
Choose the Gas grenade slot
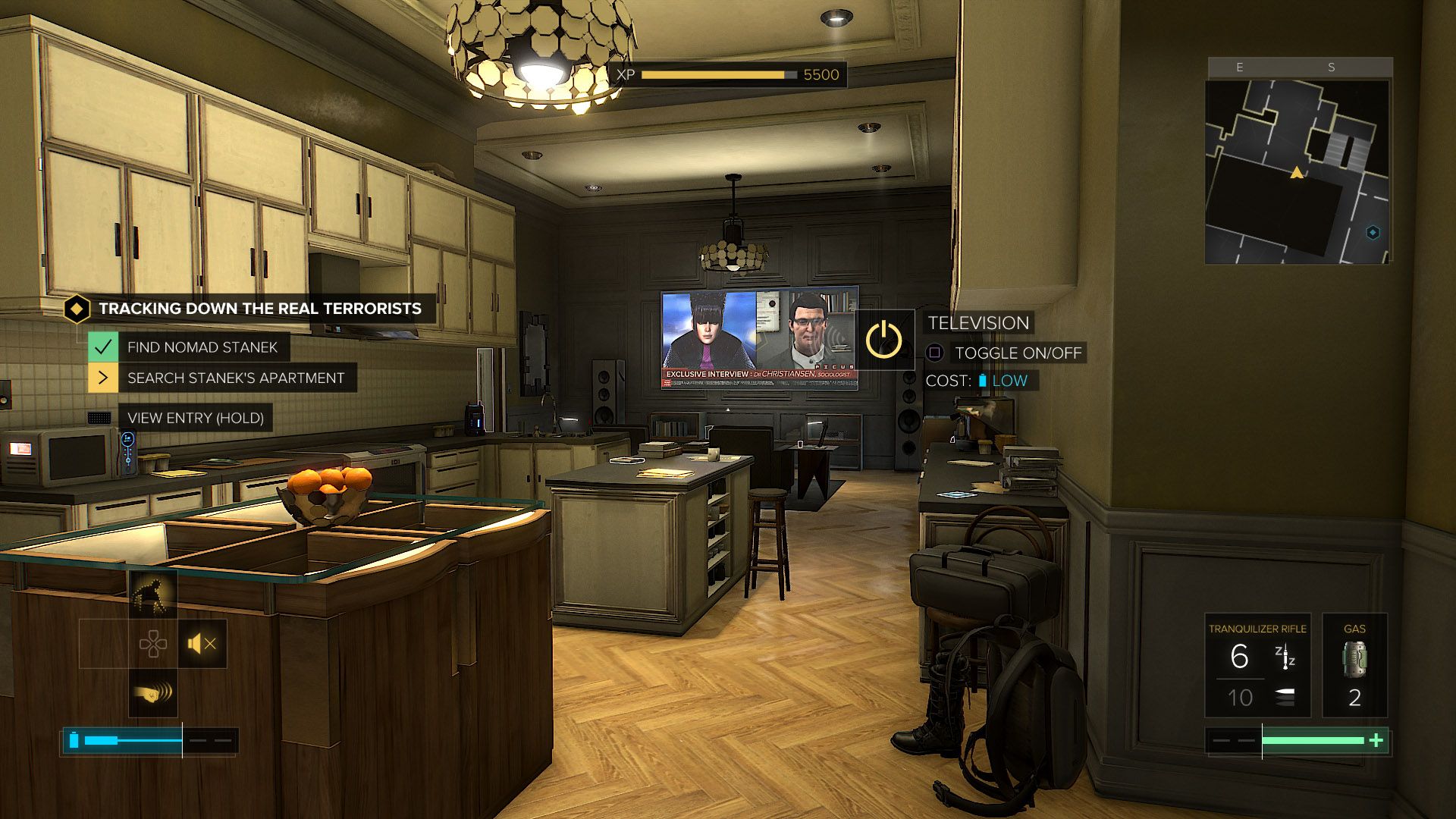point(1354,666)
